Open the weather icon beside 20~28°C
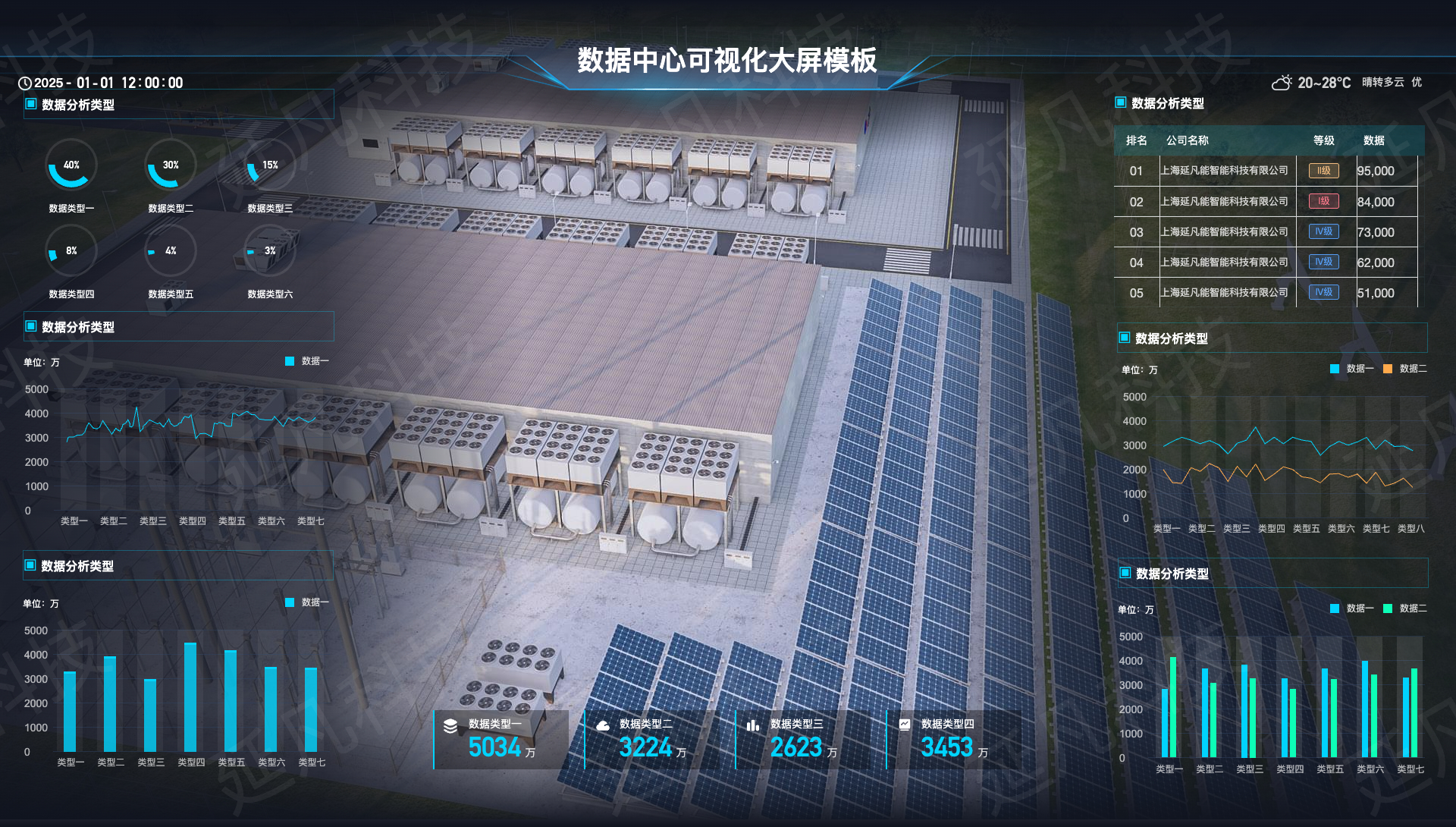 click(1282, 83)
